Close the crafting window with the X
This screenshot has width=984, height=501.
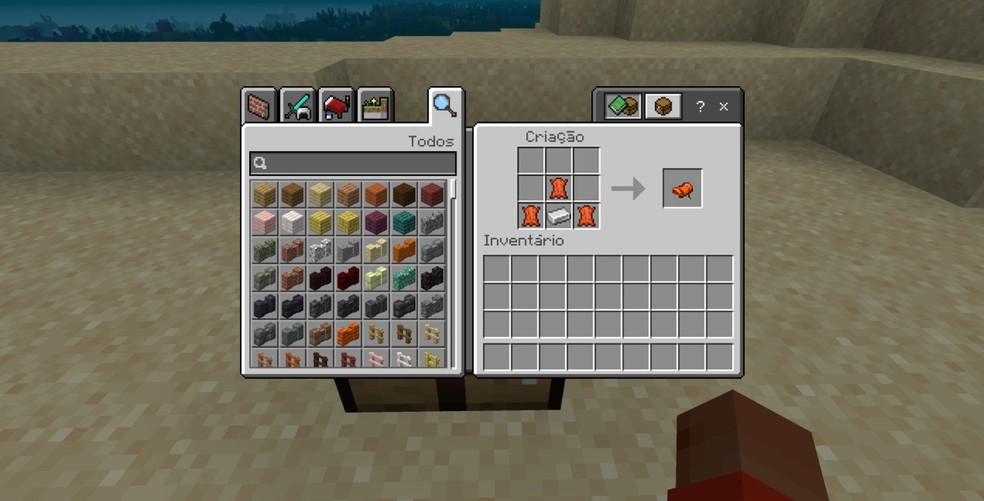(724, 106)
